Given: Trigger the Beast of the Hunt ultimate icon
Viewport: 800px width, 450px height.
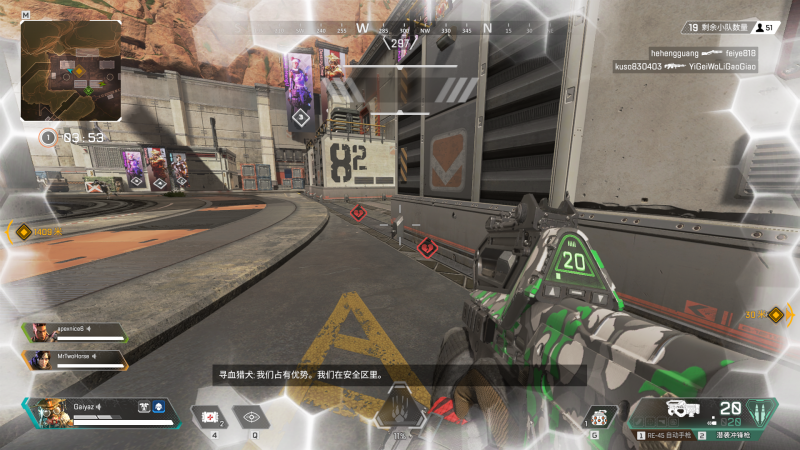Looking at the screenshot, I should (x=400, y=412).
